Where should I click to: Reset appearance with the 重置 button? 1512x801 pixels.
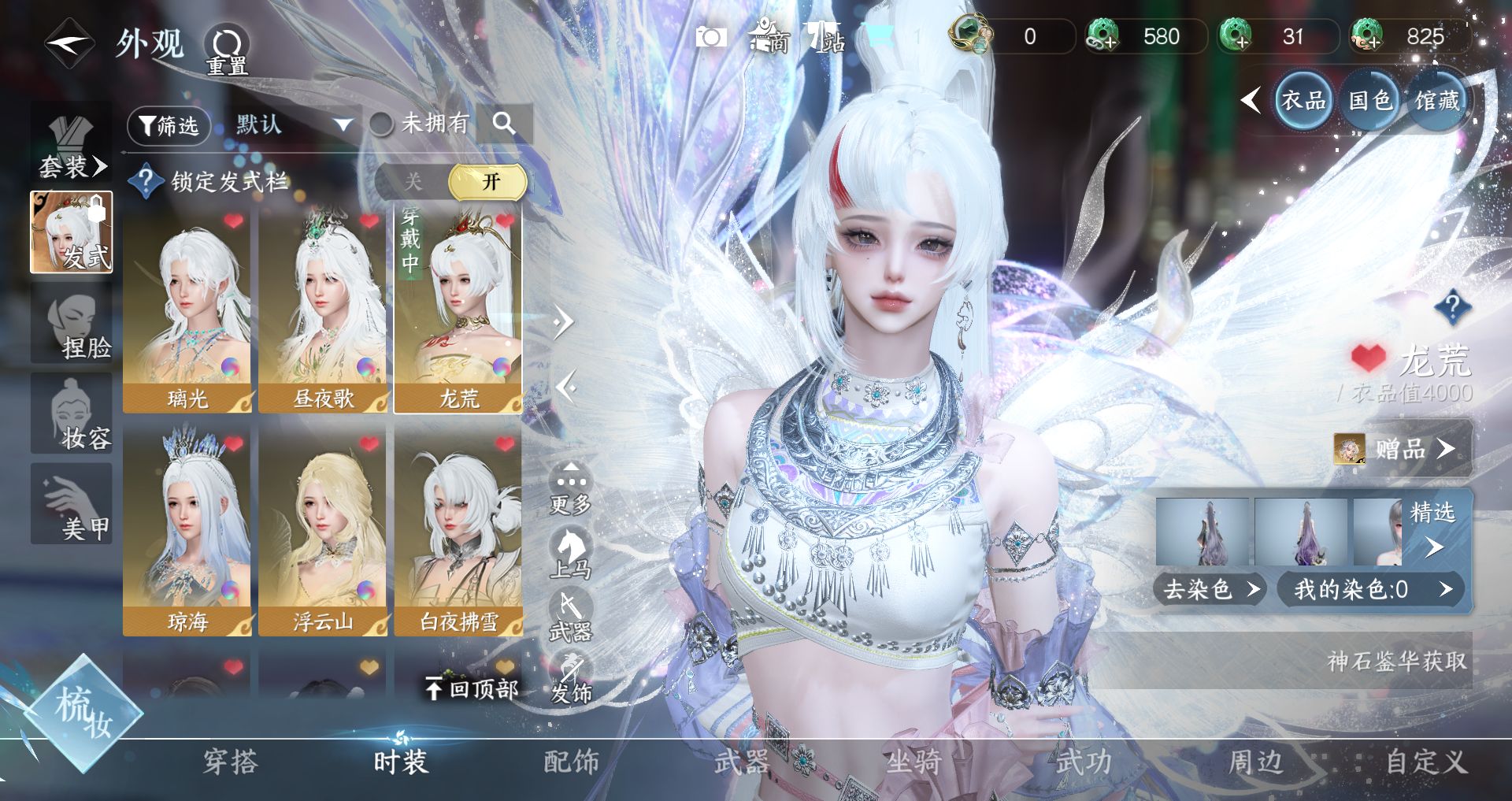[x=227, y=49]
